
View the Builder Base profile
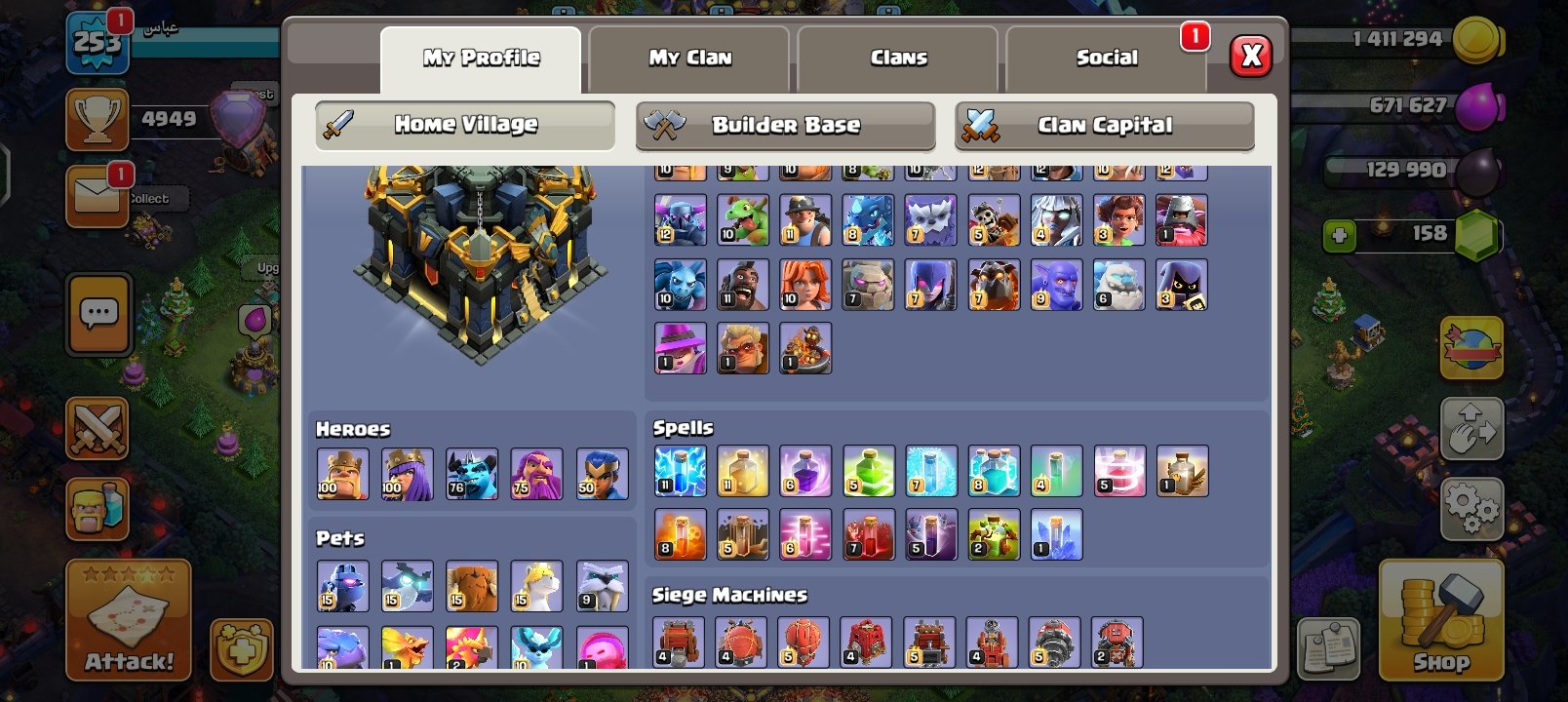click(785, 126)
